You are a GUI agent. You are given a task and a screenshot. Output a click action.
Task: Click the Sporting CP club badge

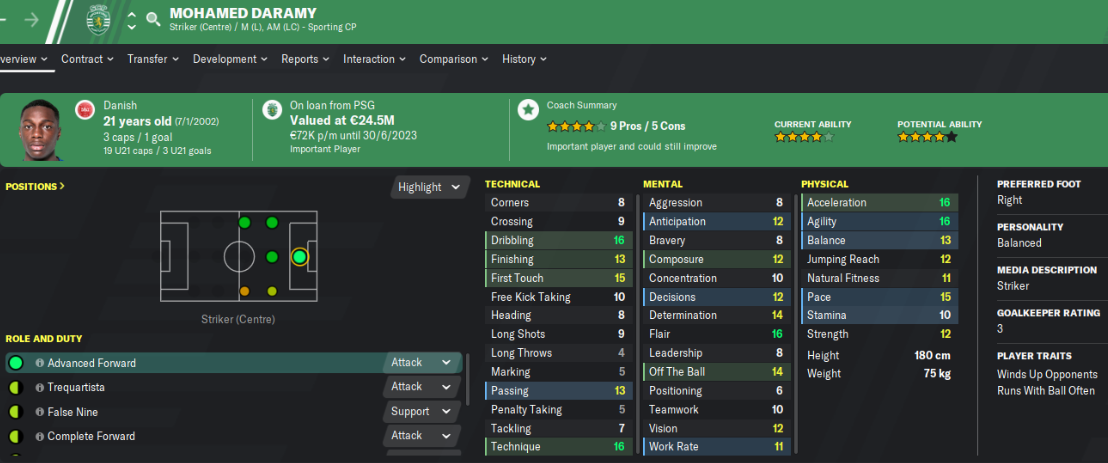pos(97,19)
